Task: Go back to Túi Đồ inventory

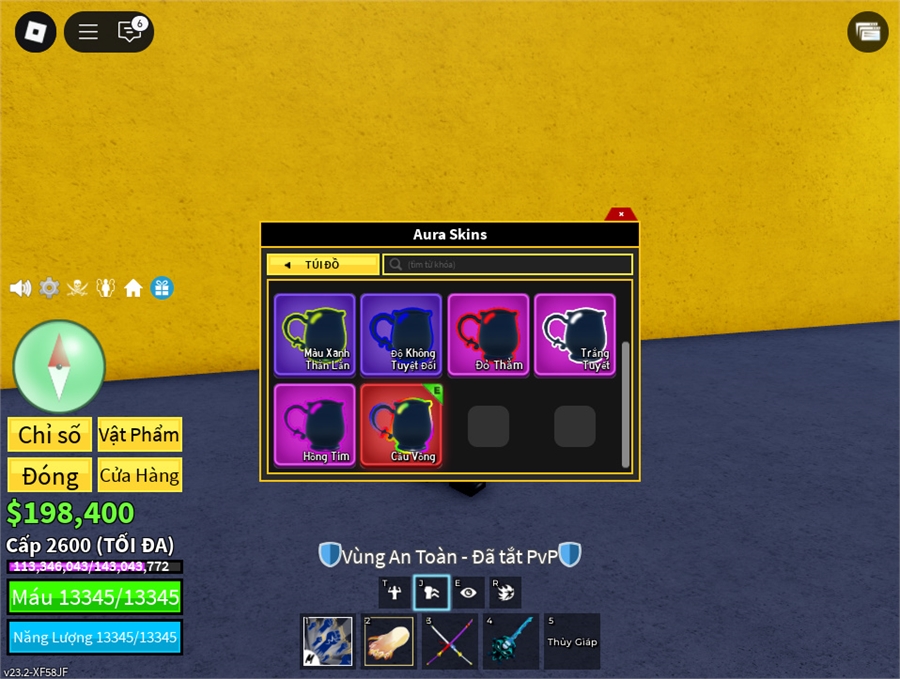Action: click(x=323, y=265)
